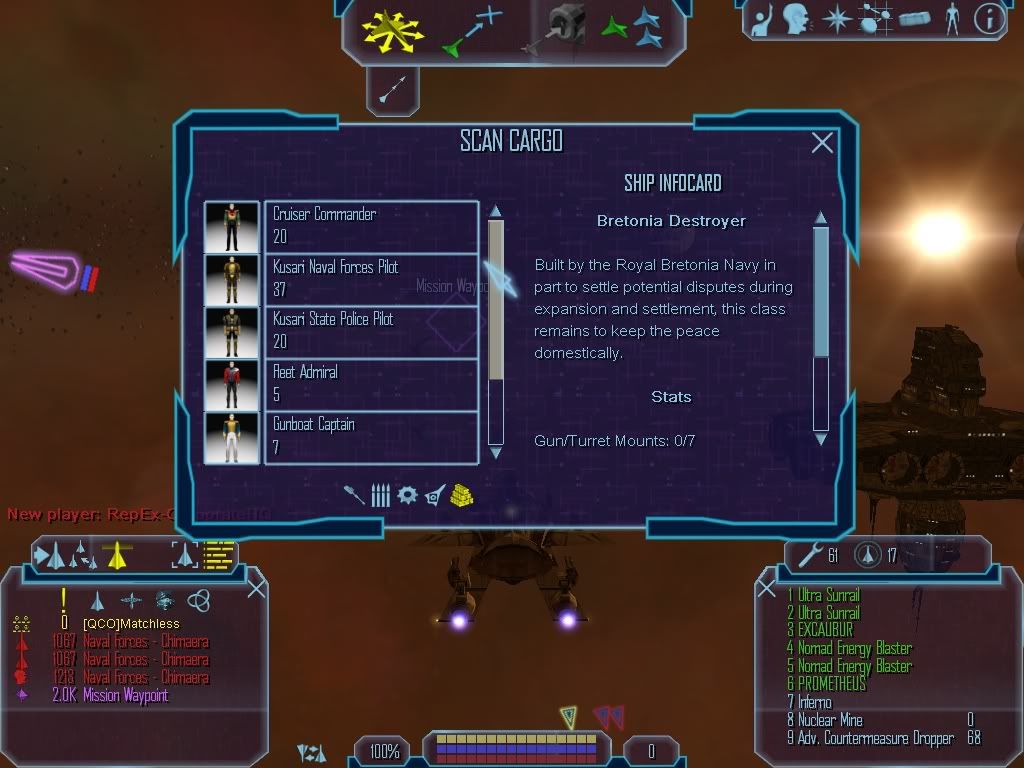The height and width of the screenshot is (768, 1024).
Task: Activate the Join Formation ships icon
Action: coord(633,29)
